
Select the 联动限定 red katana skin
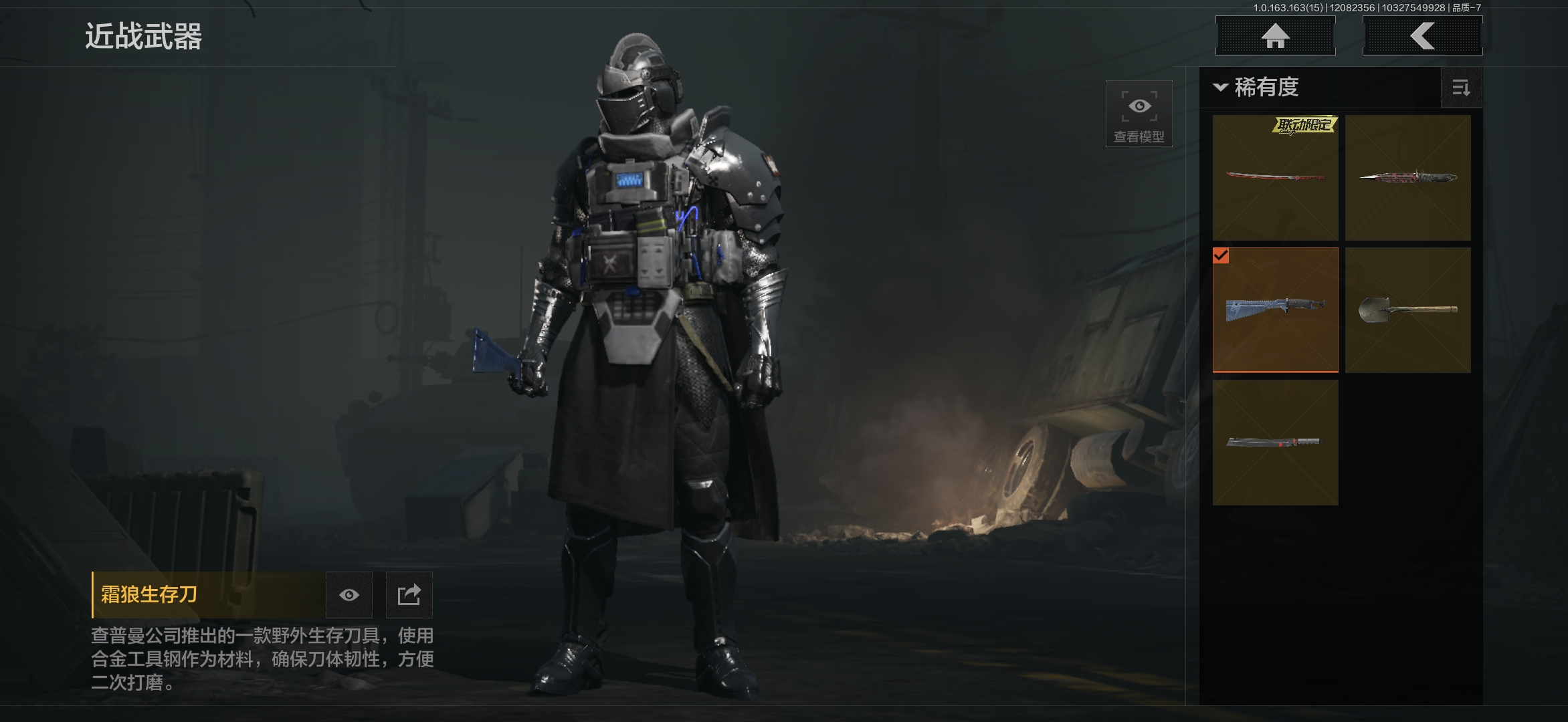point(1275,178)
